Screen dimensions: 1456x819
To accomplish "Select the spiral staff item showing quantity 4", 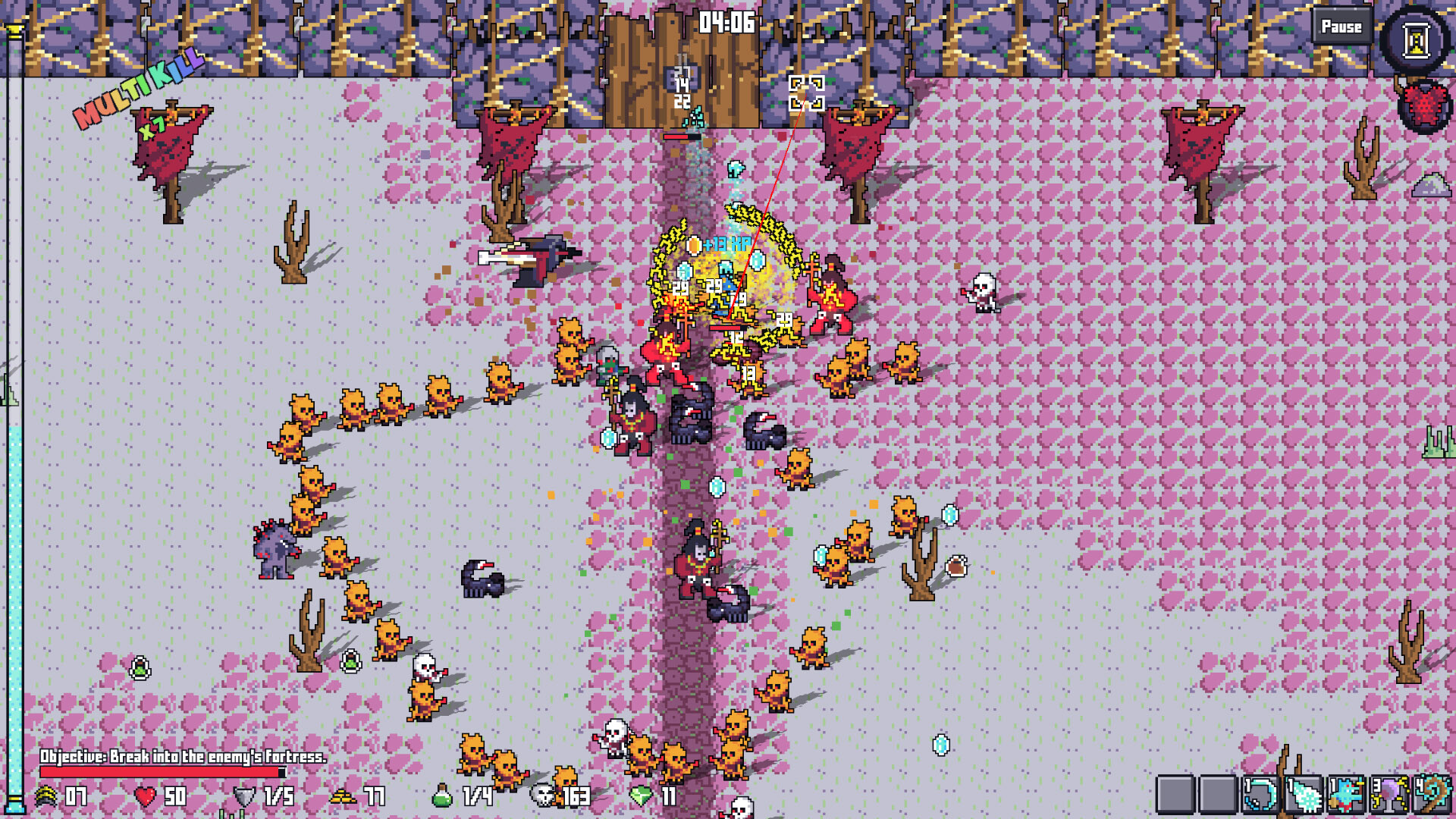I will coord(1432,795).
